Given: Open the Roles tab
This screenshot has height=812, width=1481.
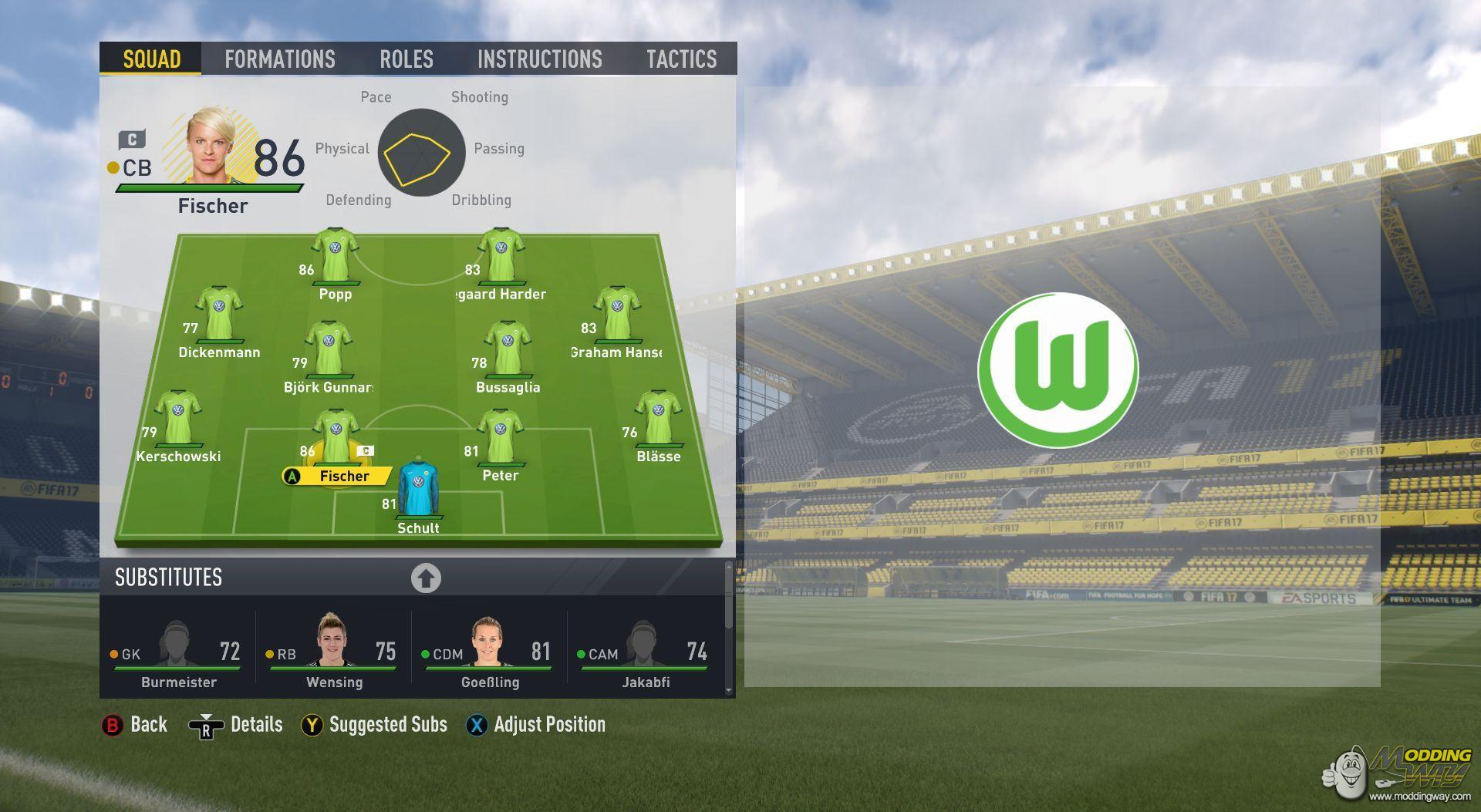Looking at the screenshot, I should (406, 59).
